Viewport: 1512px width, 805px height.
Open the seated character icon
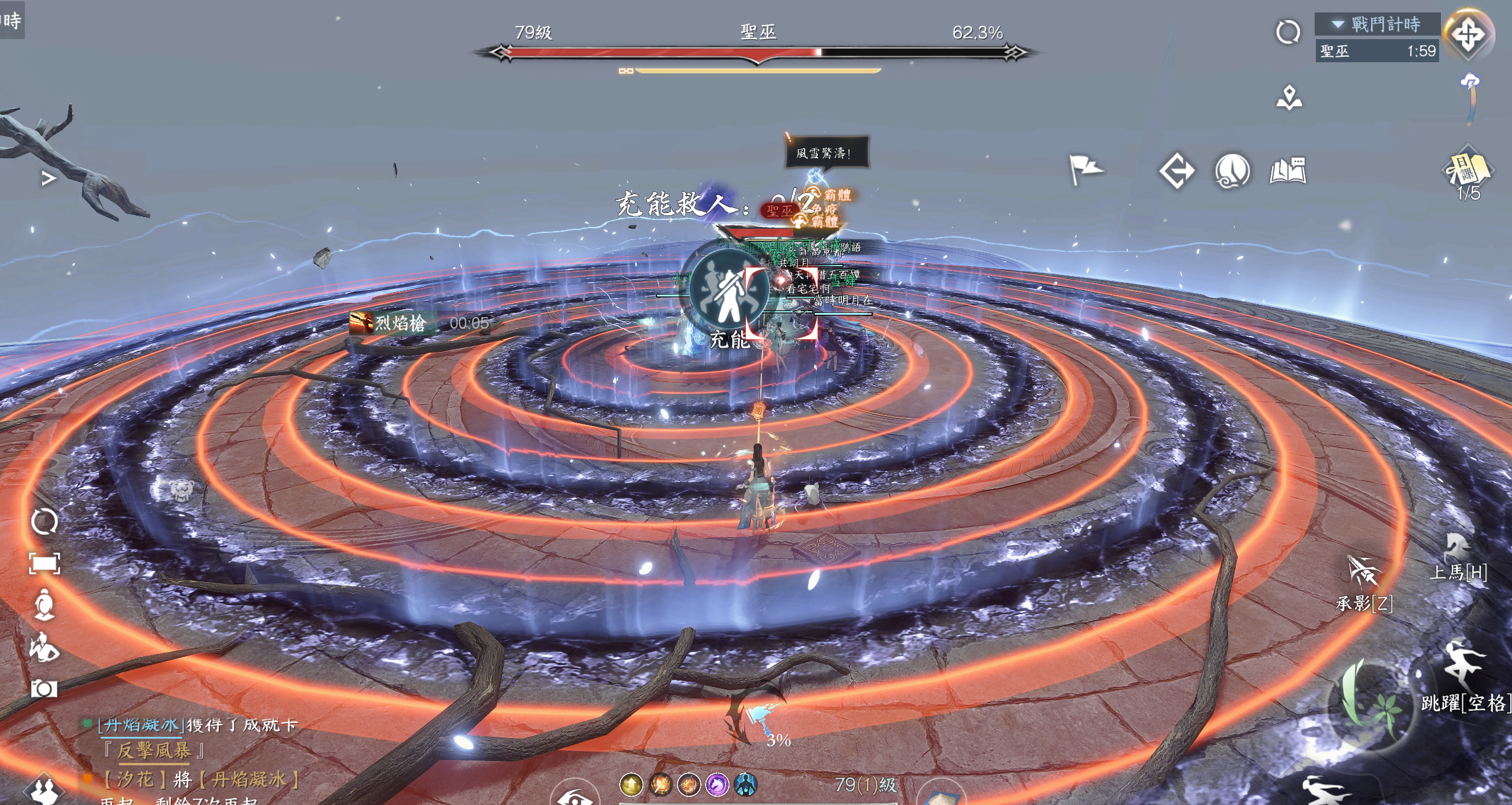point(44,605)
